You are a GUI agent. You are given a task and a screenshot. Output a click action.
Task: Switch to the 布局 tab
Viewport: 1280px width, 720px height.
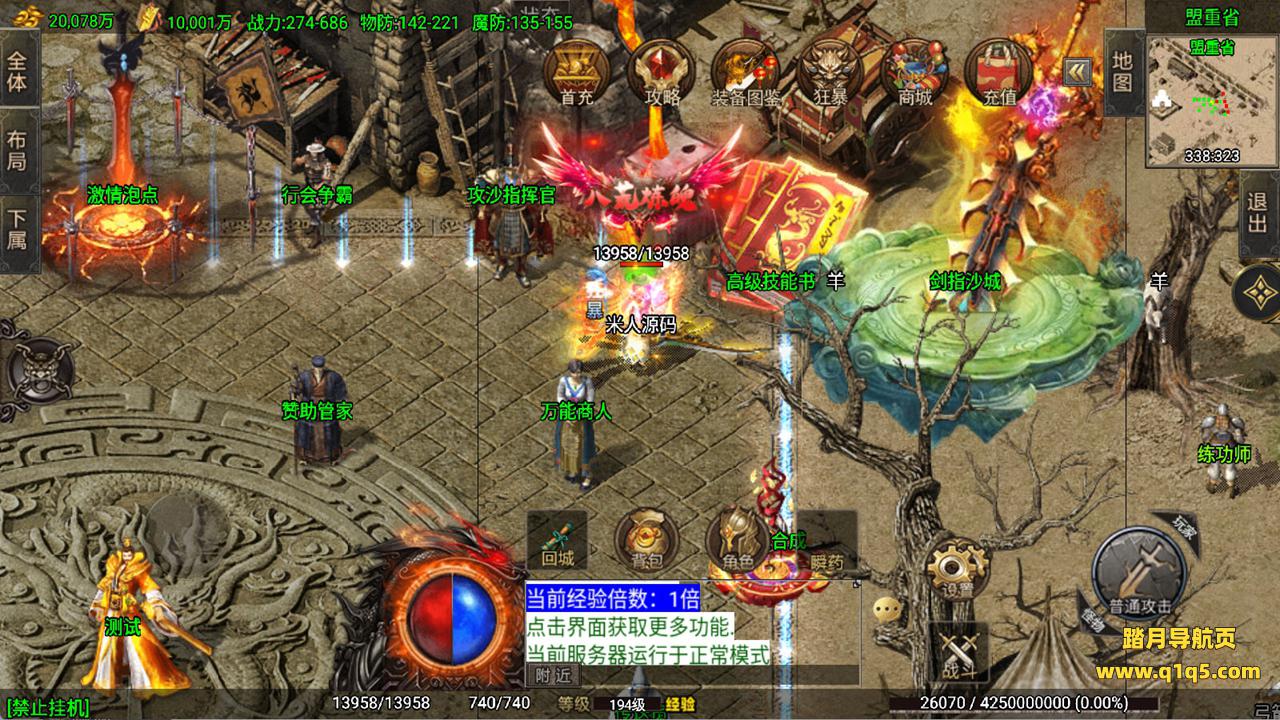point(18,150)
